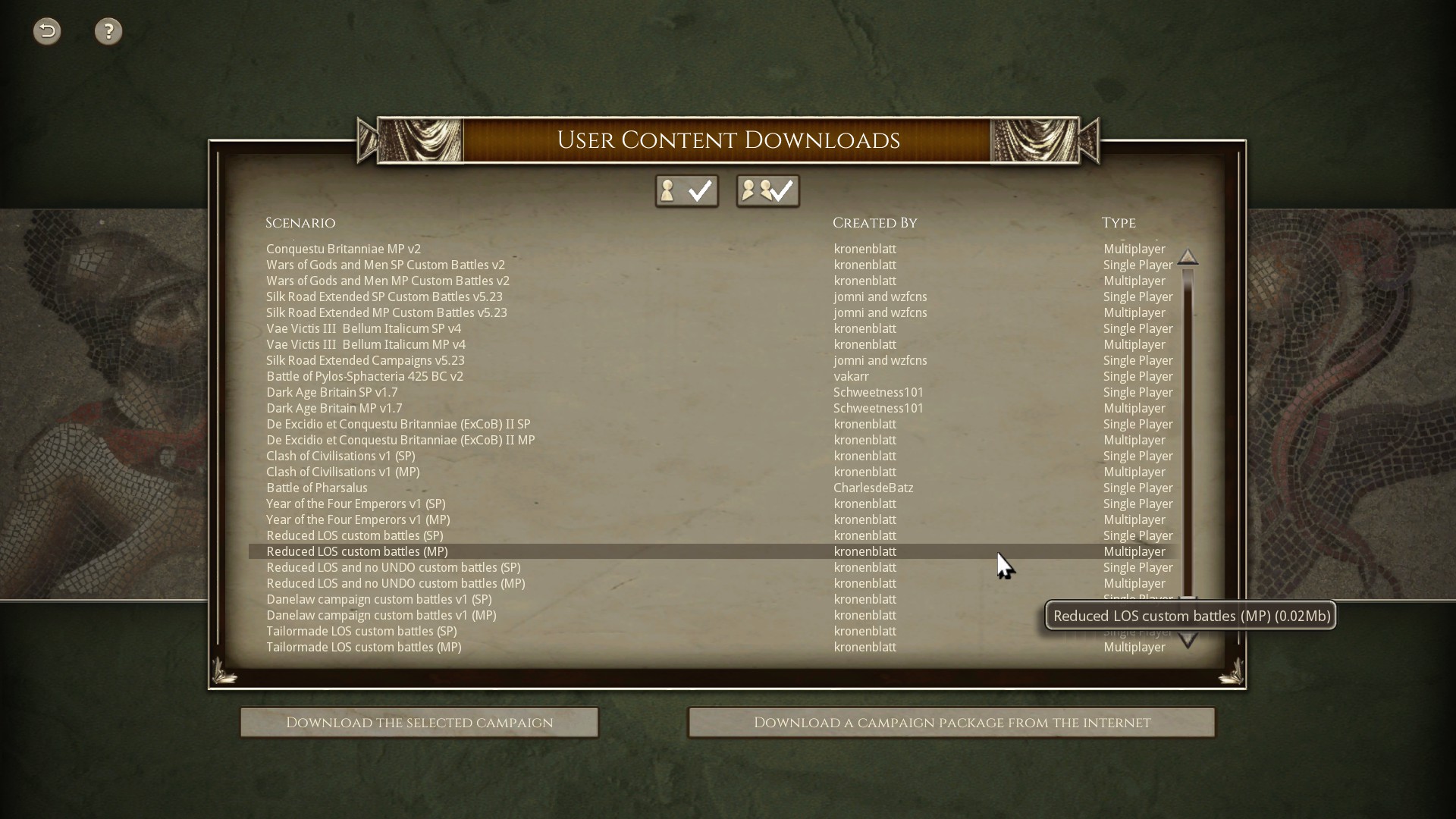
Task: Toggle the single player scenarios filter
Action: coord(686,190)
